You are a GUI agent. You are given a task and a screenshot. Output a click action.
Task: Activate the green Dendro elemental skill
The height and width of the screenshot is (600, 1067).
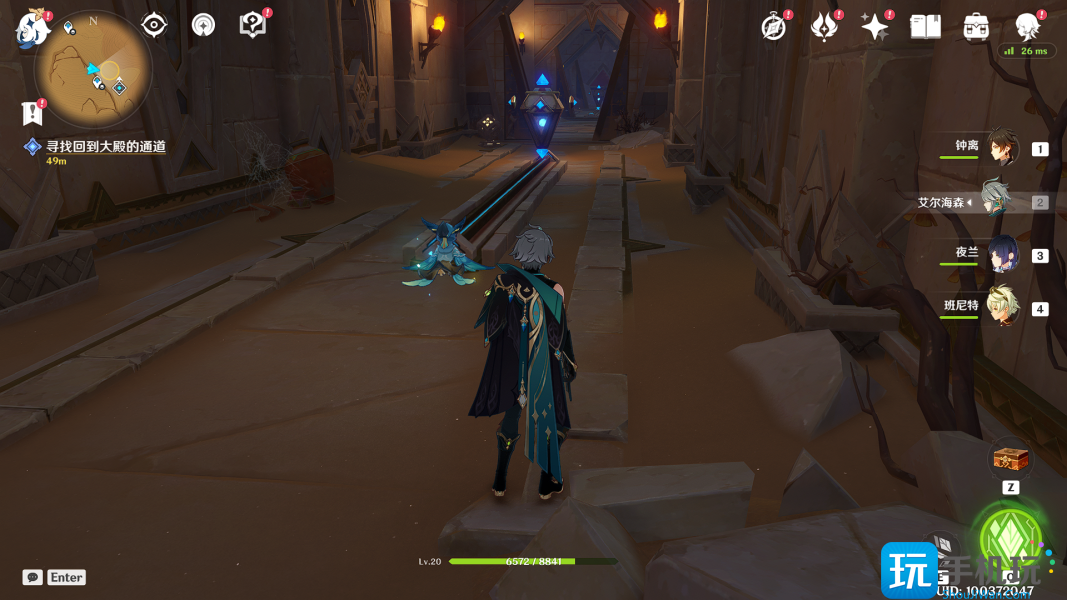click(x=1011, y=540)
